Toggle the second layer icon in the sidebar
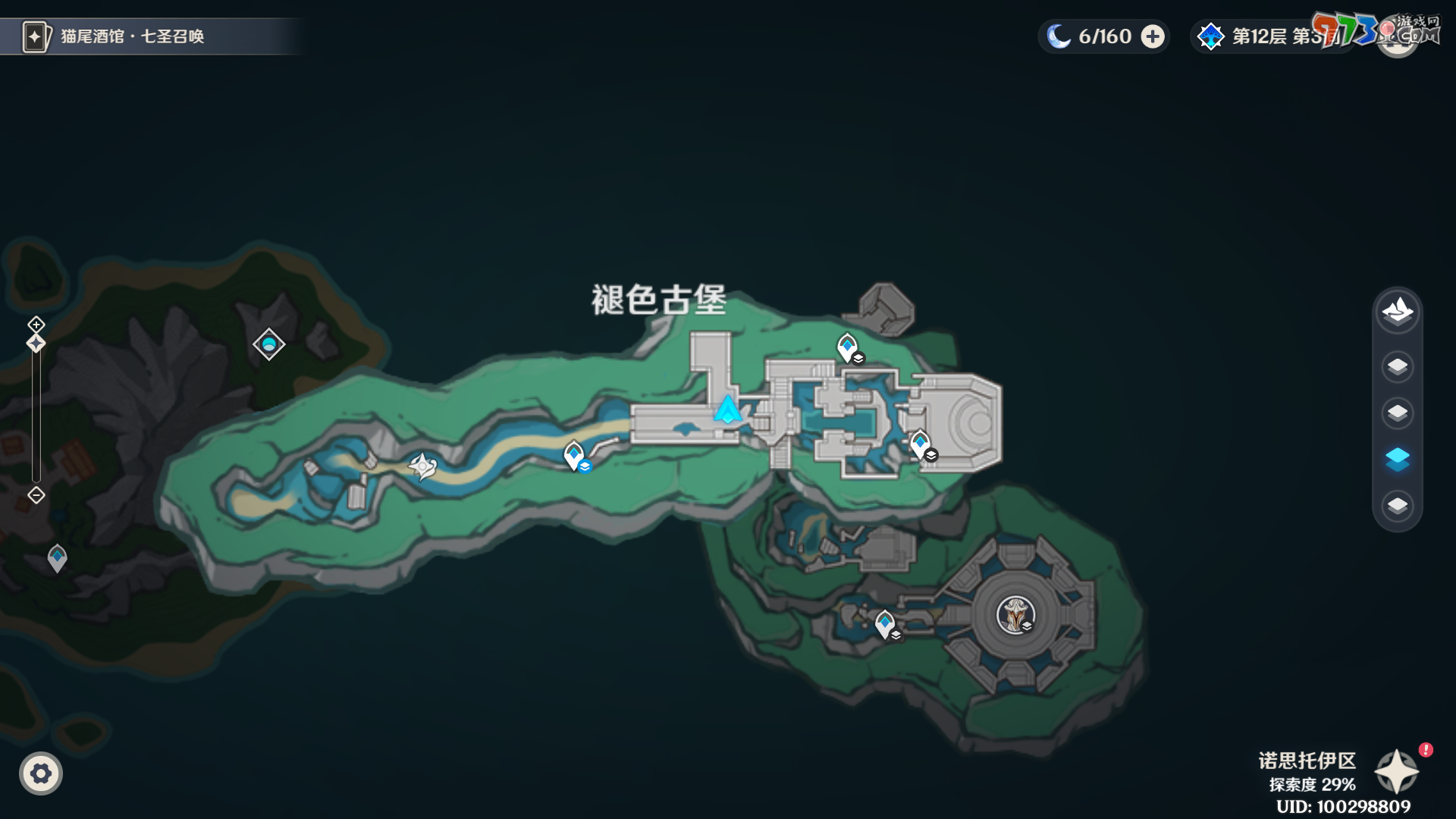Image resolution: width=1456 pixels, height=819 pixels. click(x=1398, y=366)
